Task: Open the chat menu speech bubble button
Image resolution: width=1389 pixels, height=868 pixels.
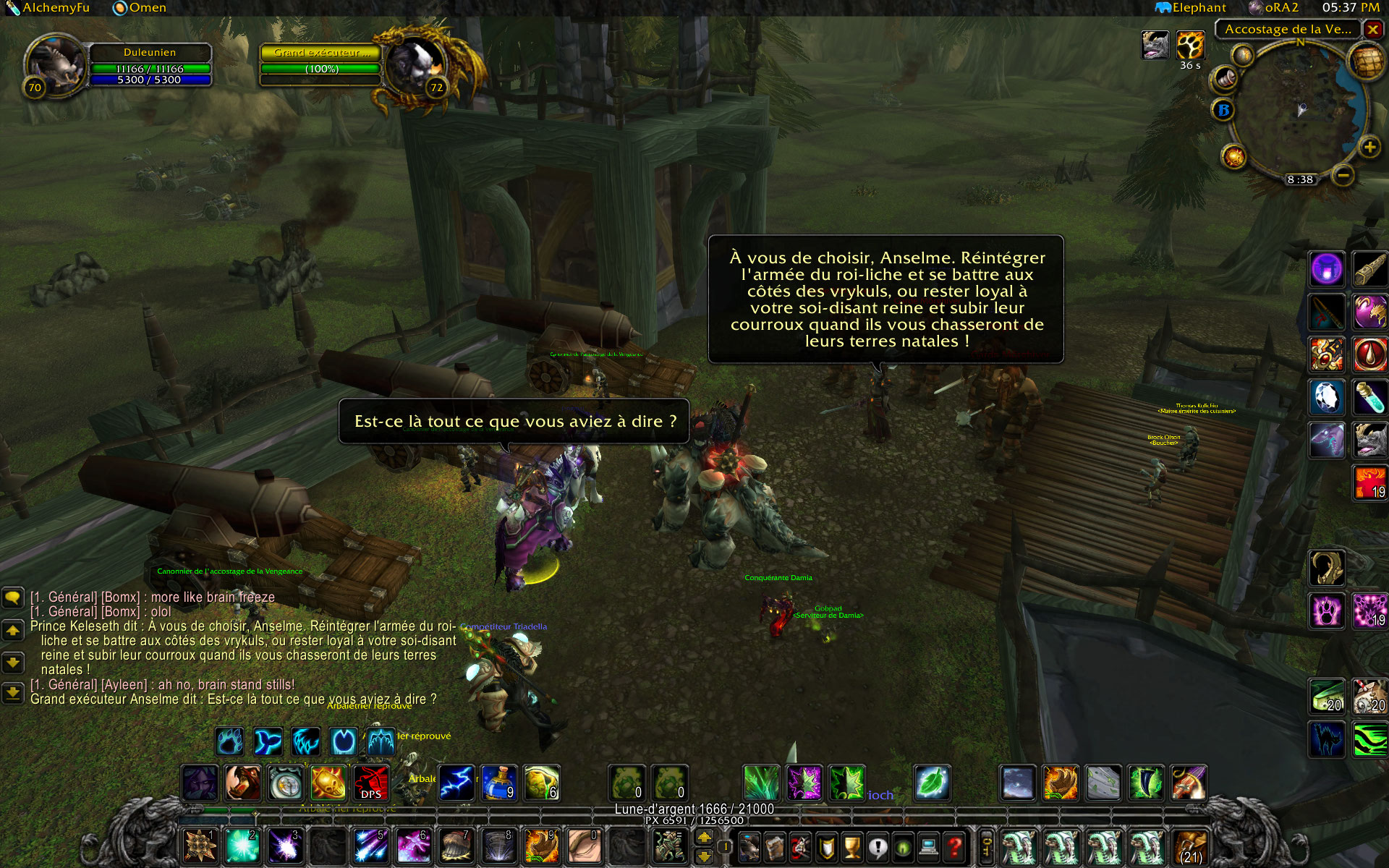Action: (x=13, y=597)
